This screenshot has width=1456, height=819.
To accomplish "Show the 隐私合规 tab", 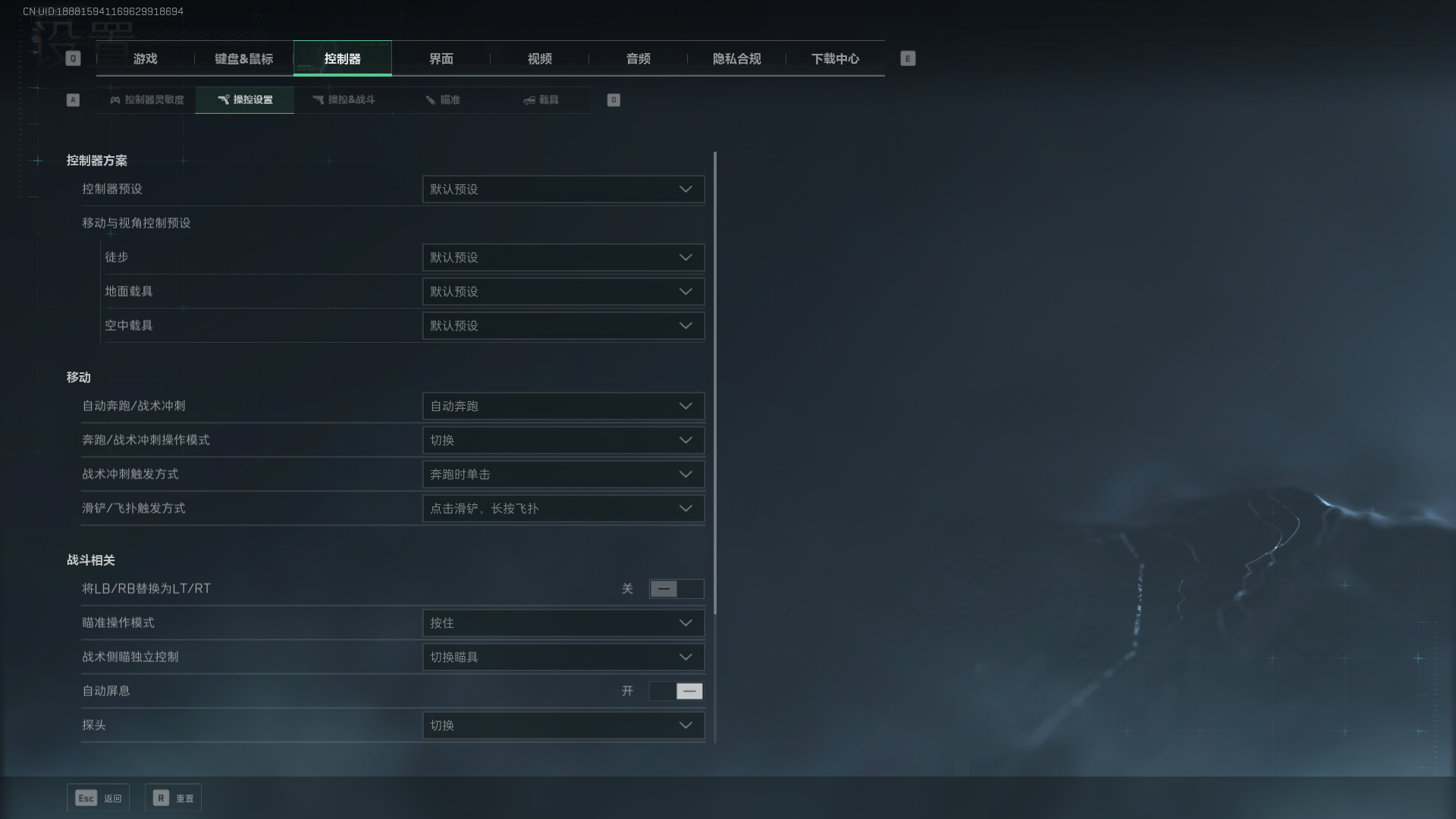I will pos(736,58).
